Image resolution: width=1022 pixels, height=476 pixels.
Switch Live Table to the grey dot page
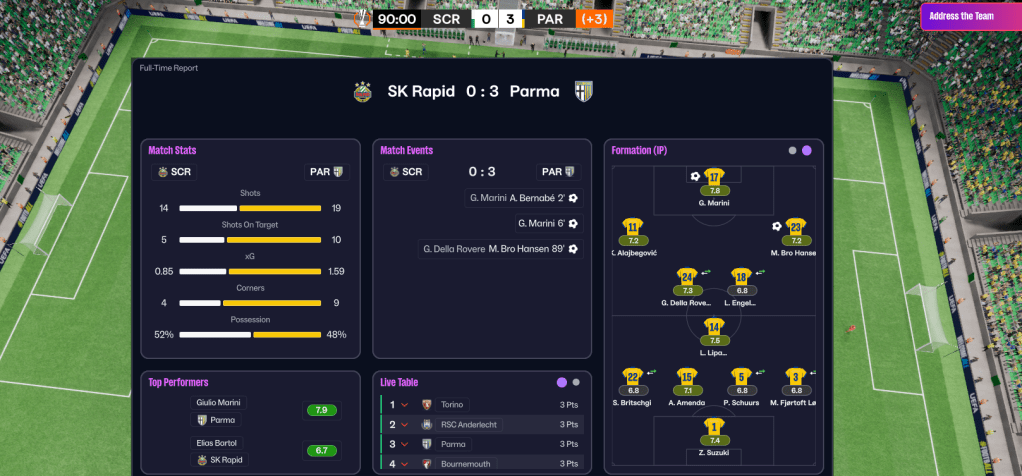pyautogui.click(x=576, y=382)
